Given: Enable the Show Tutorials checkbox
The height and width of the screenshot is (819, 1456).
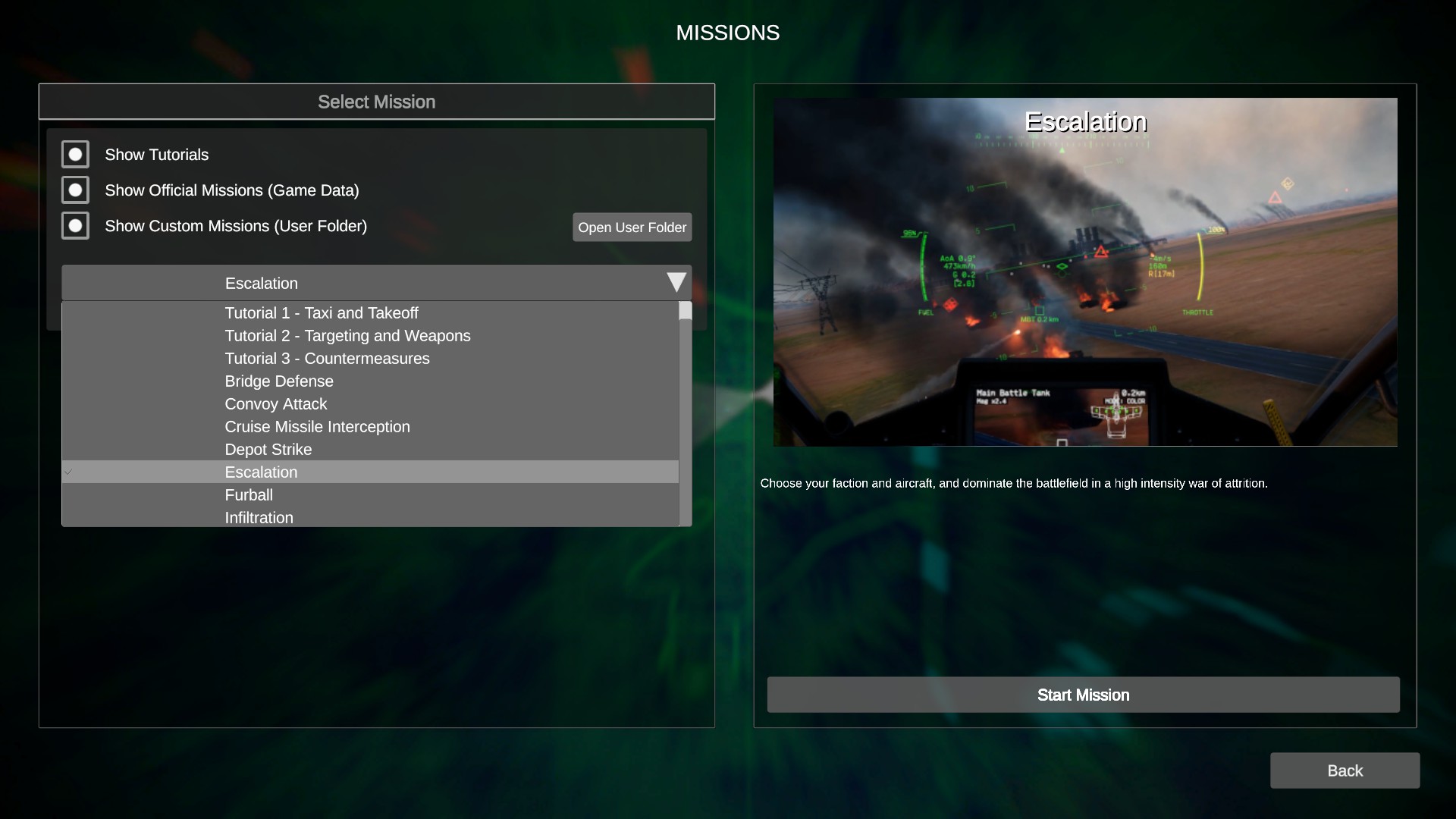Looking at the screenshot, I should coord(75,154).
